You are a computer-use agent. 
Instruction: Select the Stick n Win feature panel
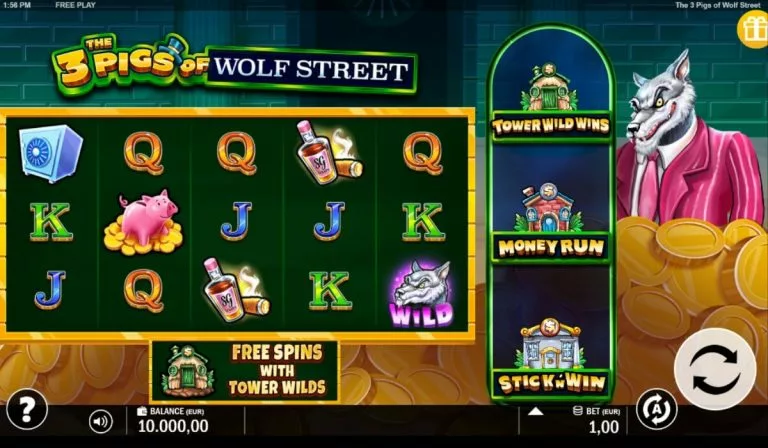[551, 355]
